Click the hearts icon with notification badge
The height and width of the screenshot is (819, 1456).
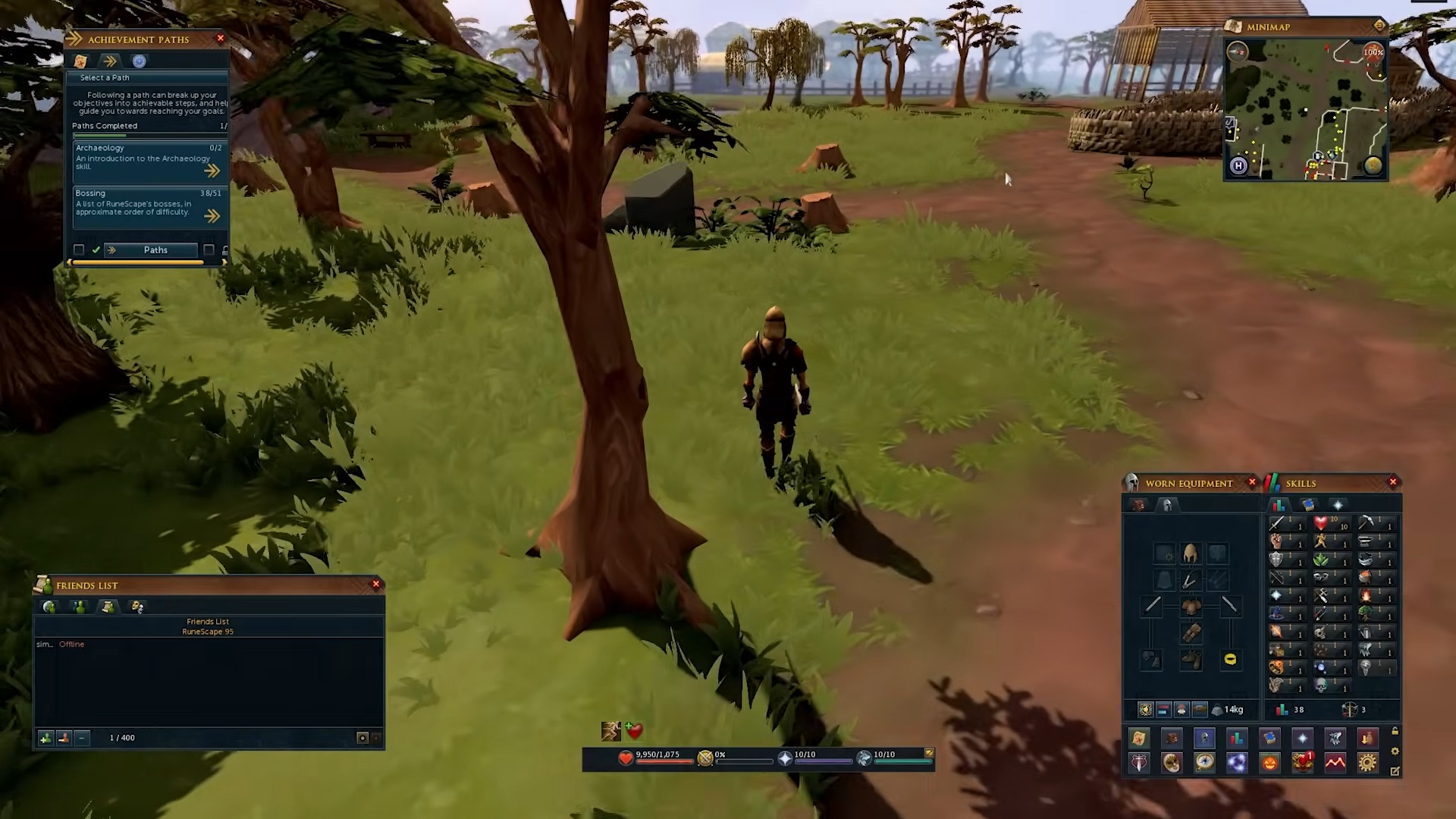click(1303, 763)
